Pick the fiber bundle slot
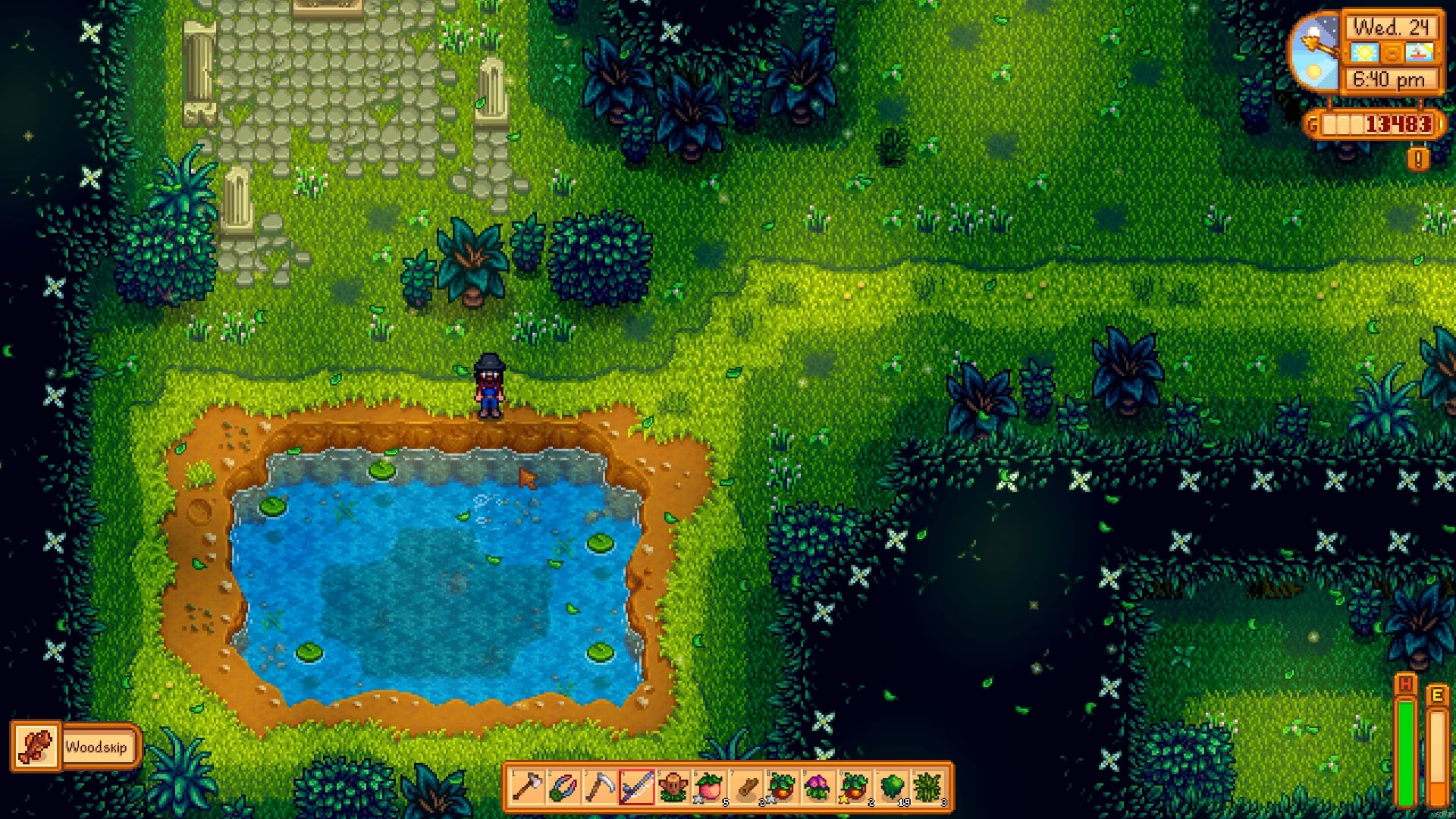 pos(927,788)
